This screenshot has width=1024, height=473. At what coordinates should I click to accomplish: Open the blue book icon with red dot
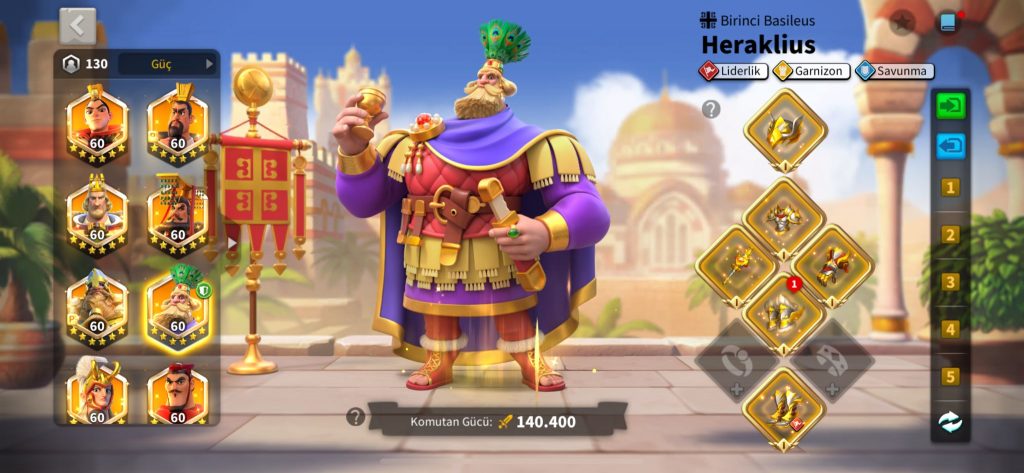coord(949,22)
